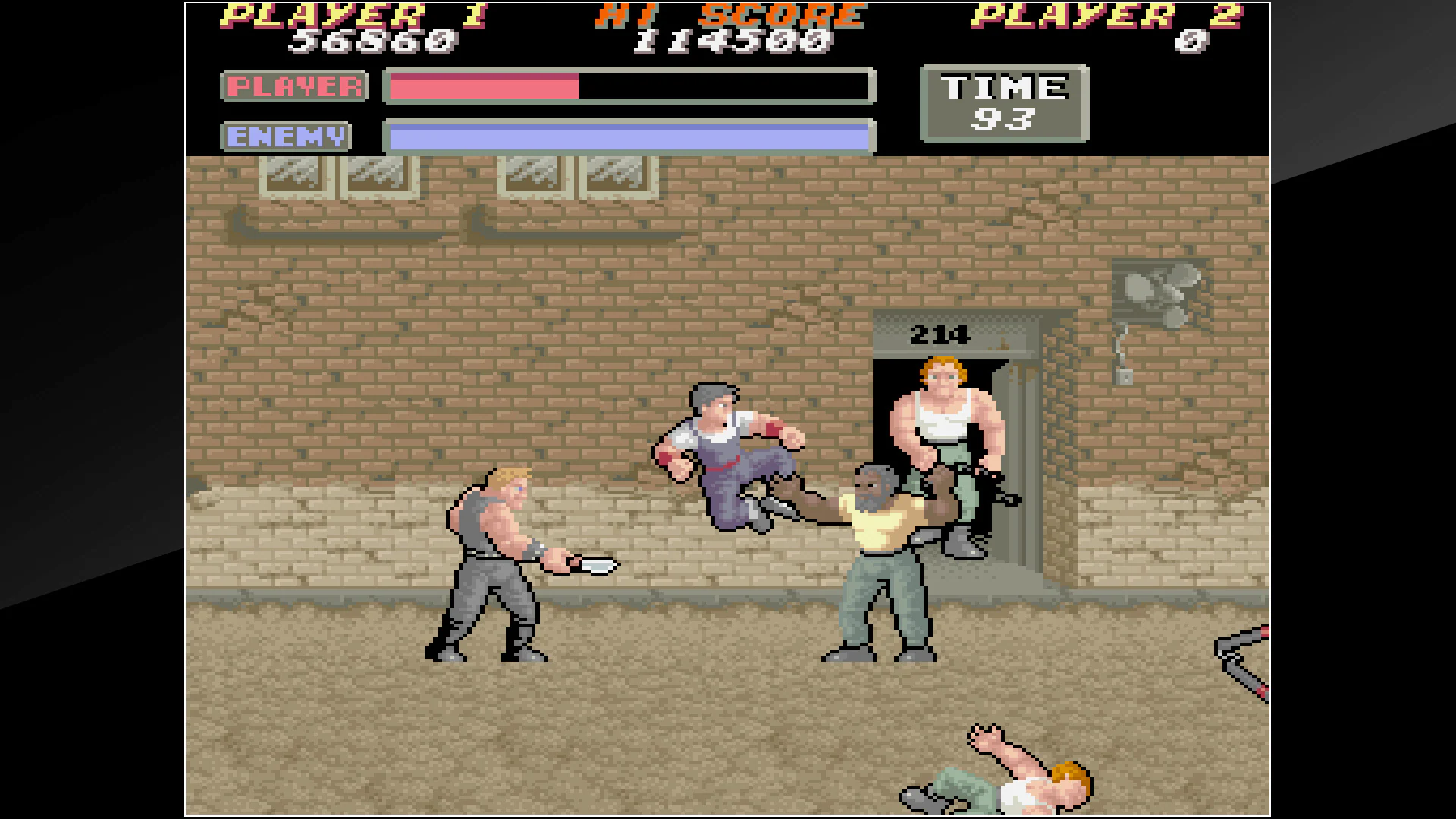
Task: Click the red player health gauge
Action: (485, 87)
